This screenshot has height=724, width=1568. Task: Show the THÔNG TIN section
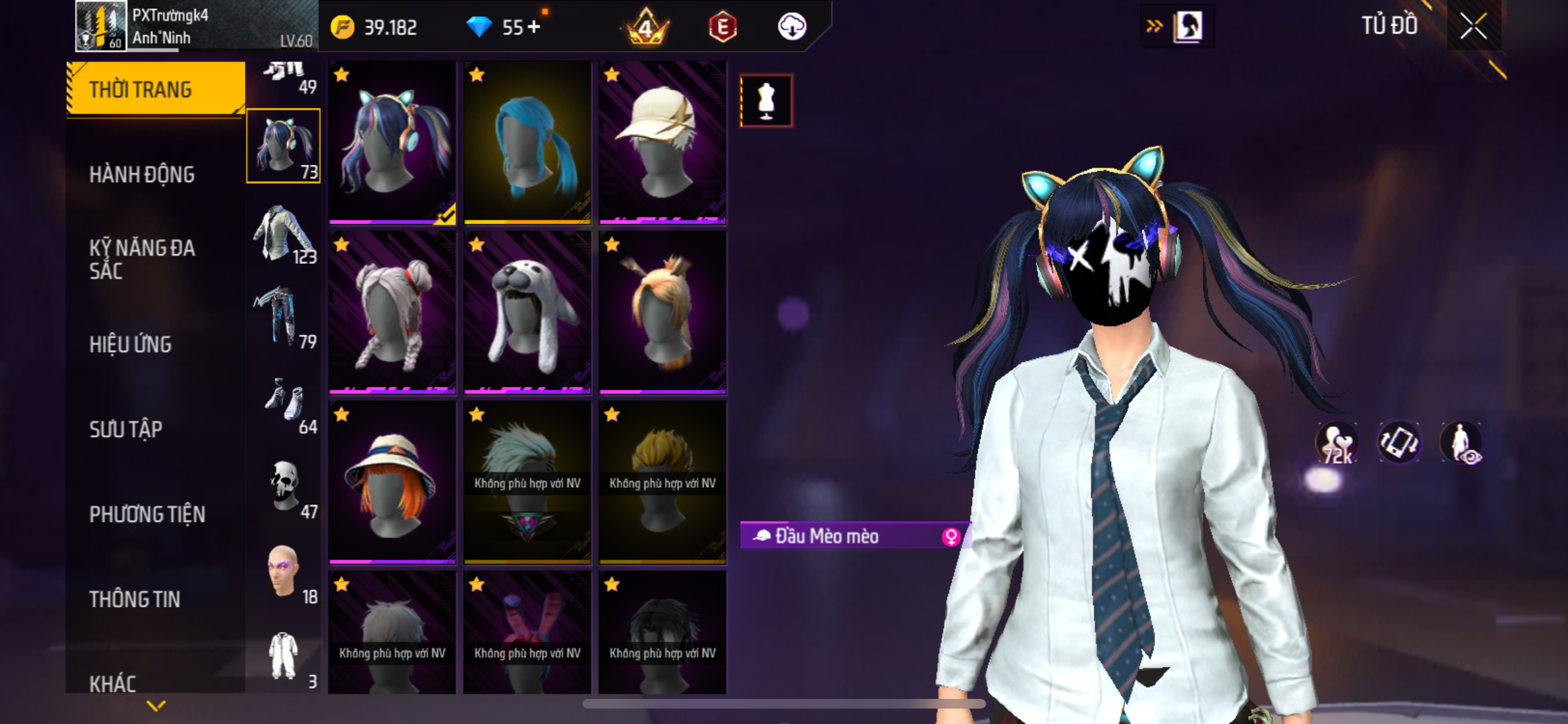[135, 599]
